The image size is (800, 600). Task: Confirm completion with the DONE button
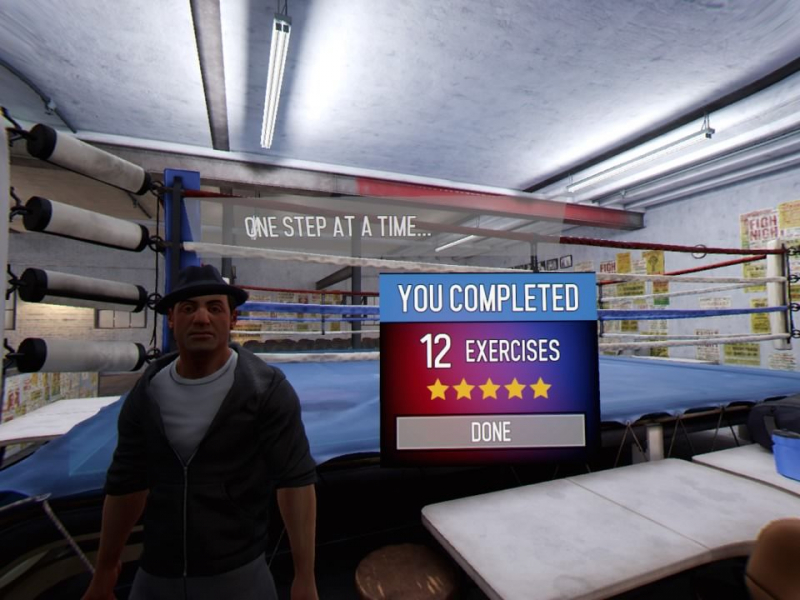[490, 432]
